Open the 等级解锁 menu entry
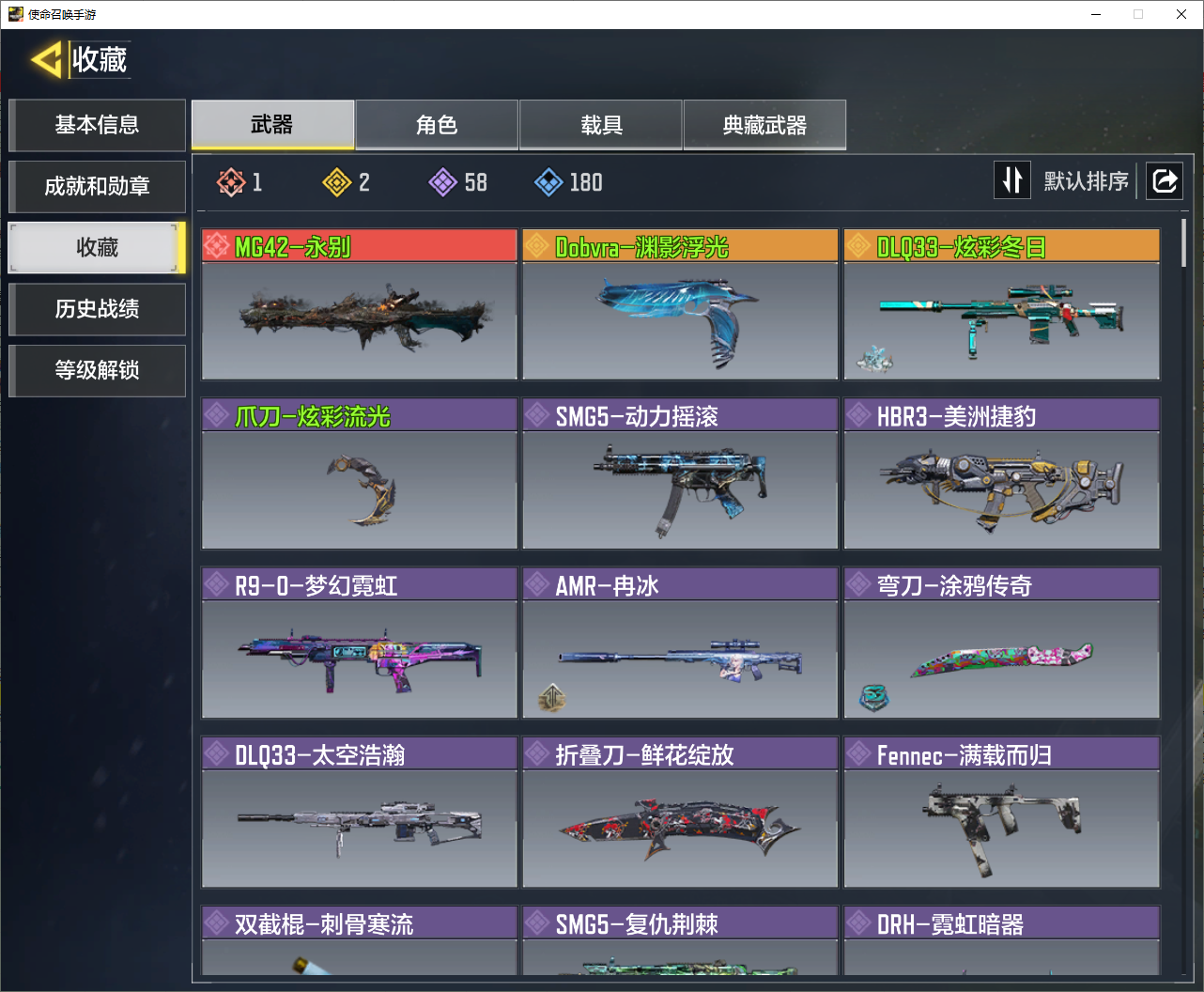 click(97, 370)
